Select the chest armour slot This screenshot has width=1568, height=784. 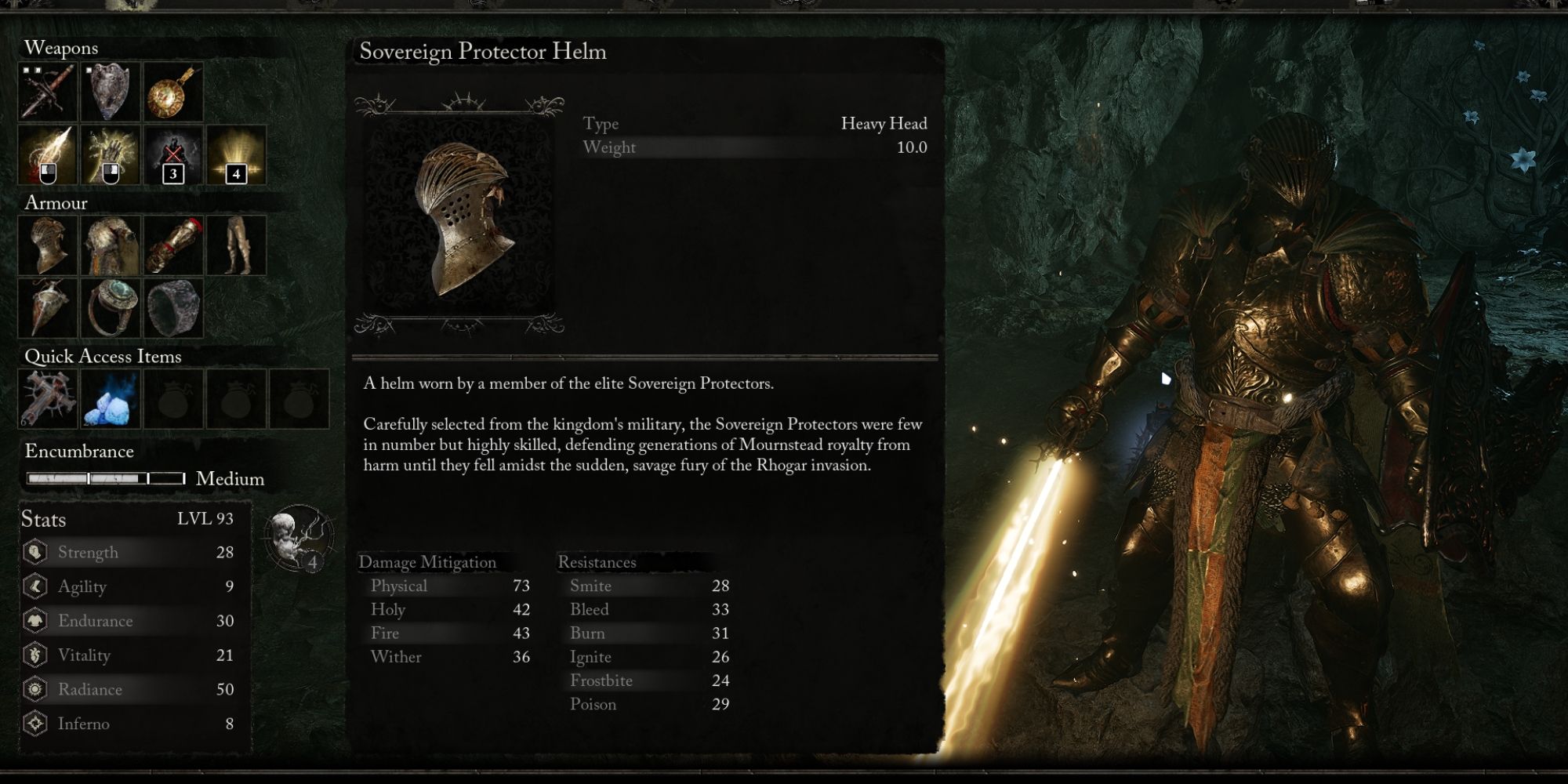coord(110,245)
